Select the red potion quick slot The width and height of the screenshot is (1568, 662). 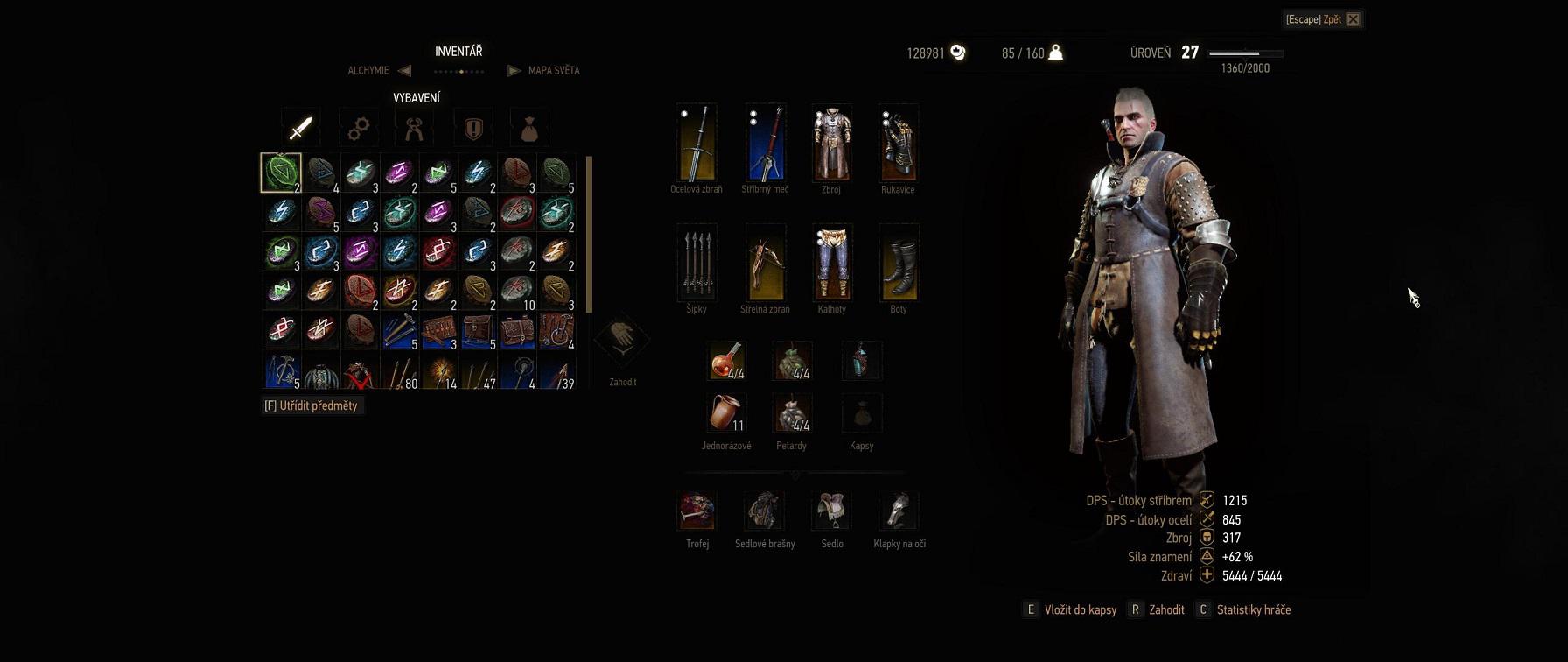coord(726,361)
